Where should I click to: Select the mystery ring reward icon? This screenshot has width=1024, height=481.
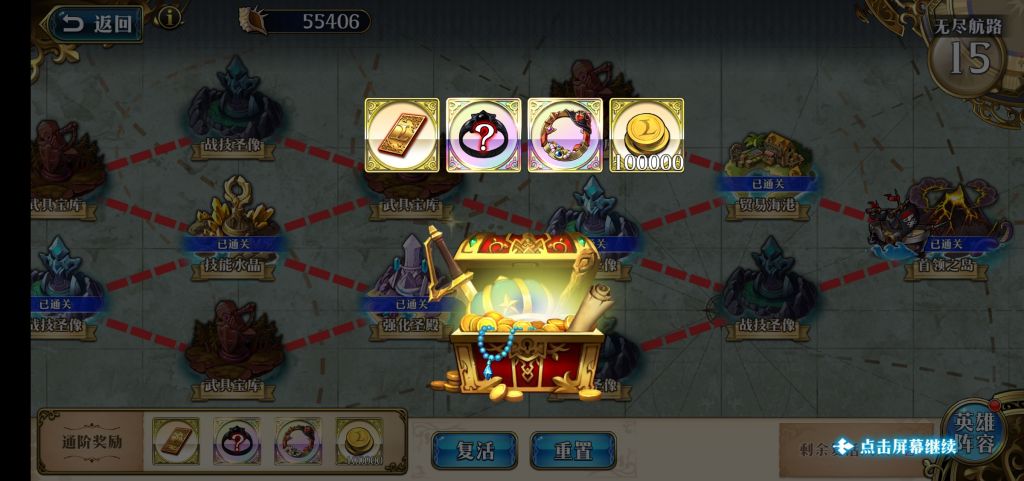point(483,135)
